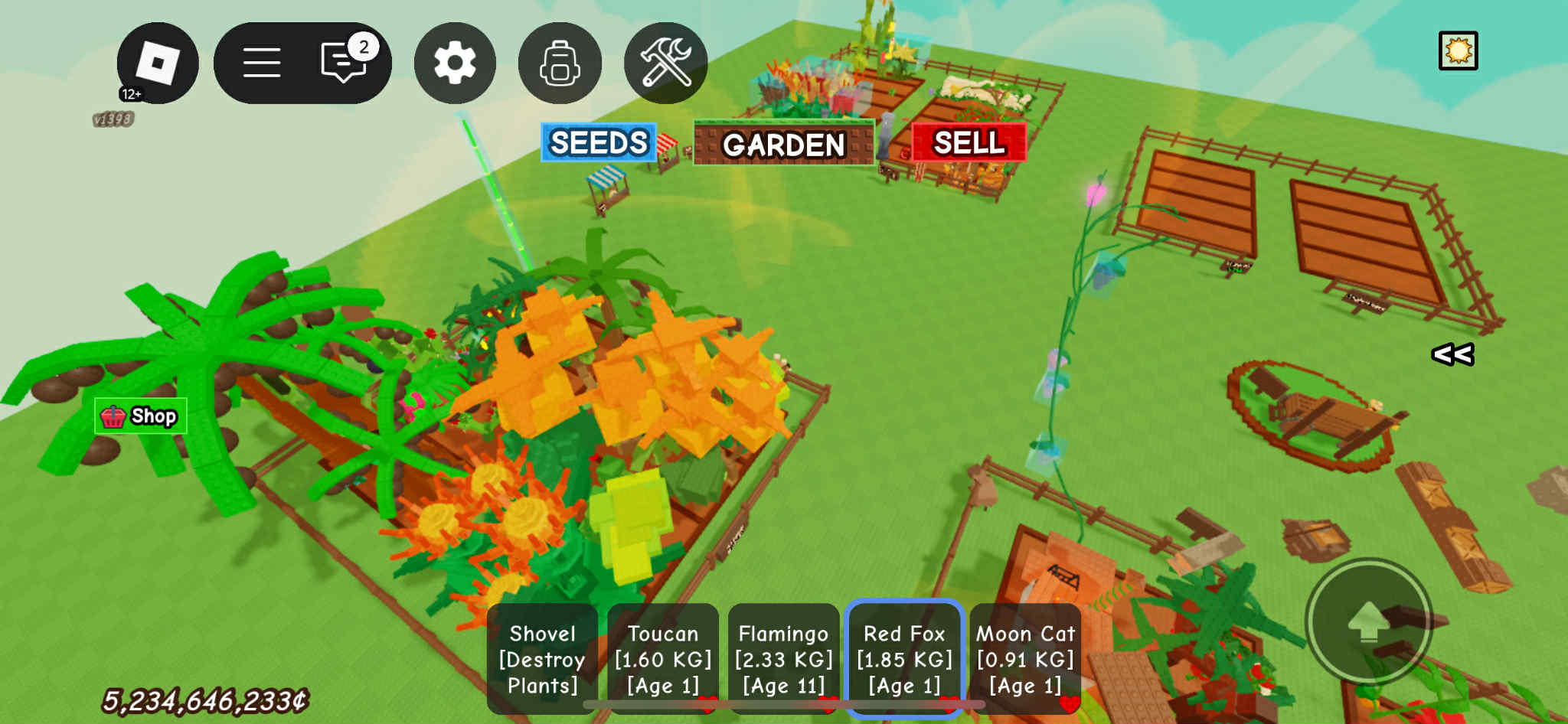
Task: Open the hamburger menu list
Action: coord(262,63)
